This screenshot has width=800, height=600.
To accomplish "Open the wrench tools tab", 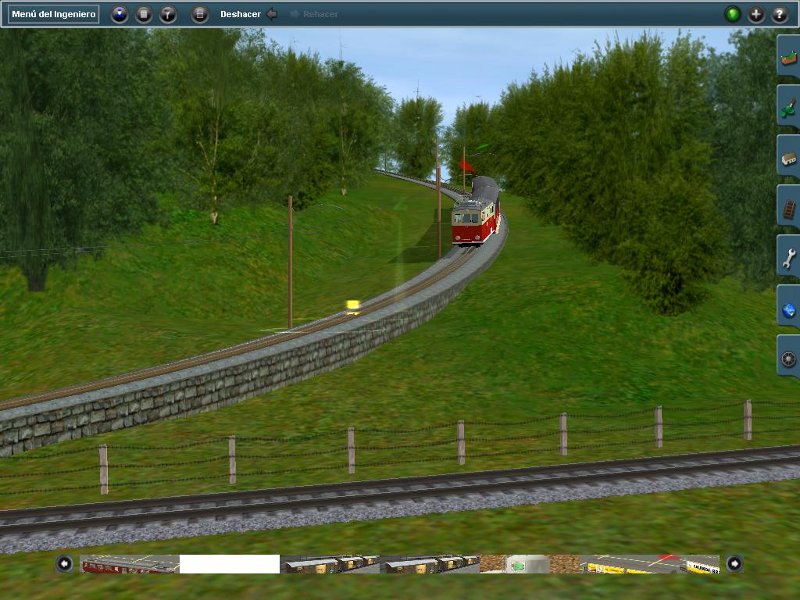I will click(x=788, y=256).
